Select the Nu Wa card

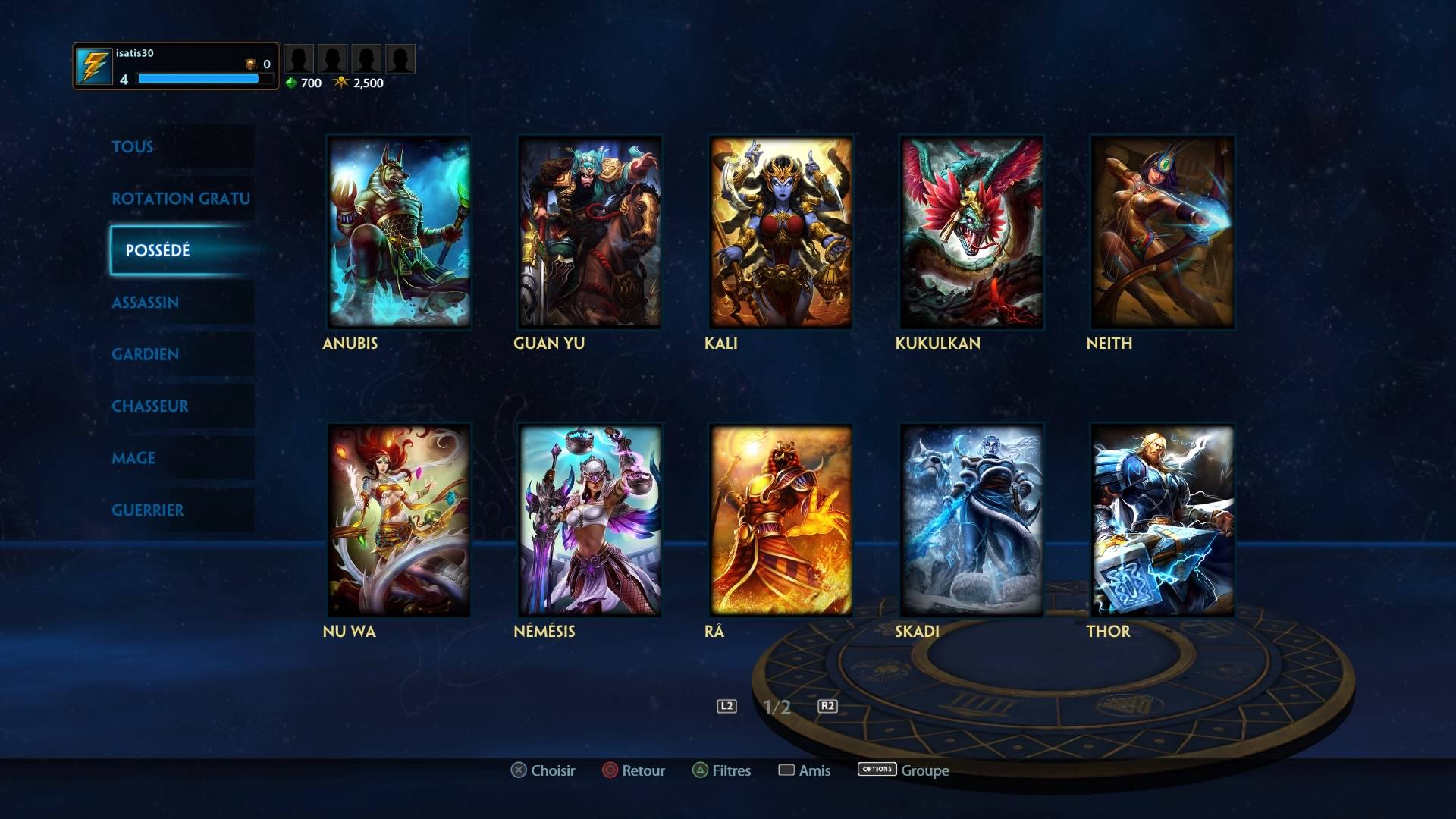399,520
